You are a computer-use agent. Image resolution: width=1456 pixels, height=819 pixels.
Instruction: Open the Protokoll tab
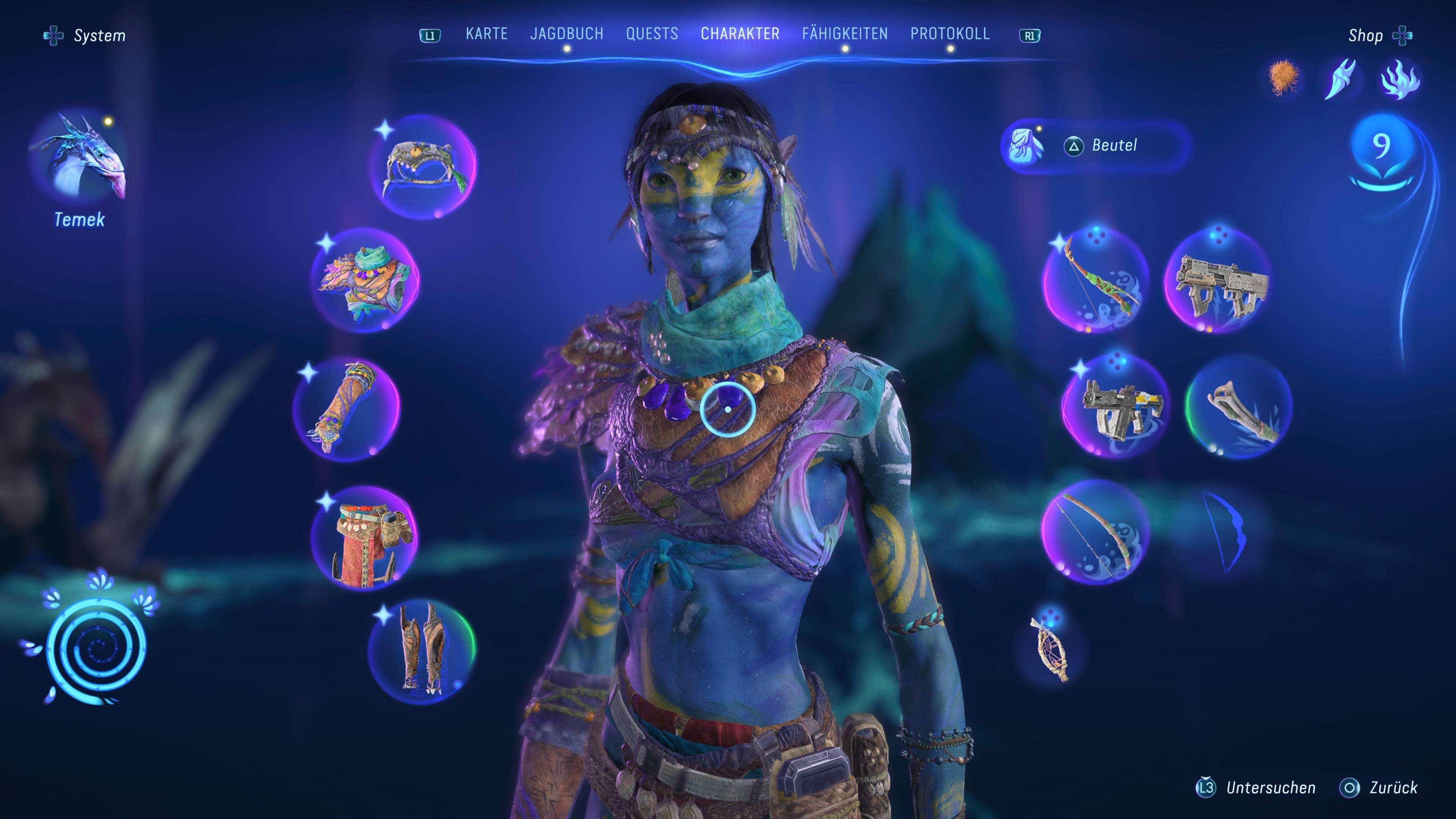pyautogui.click(x=949, y=34)
